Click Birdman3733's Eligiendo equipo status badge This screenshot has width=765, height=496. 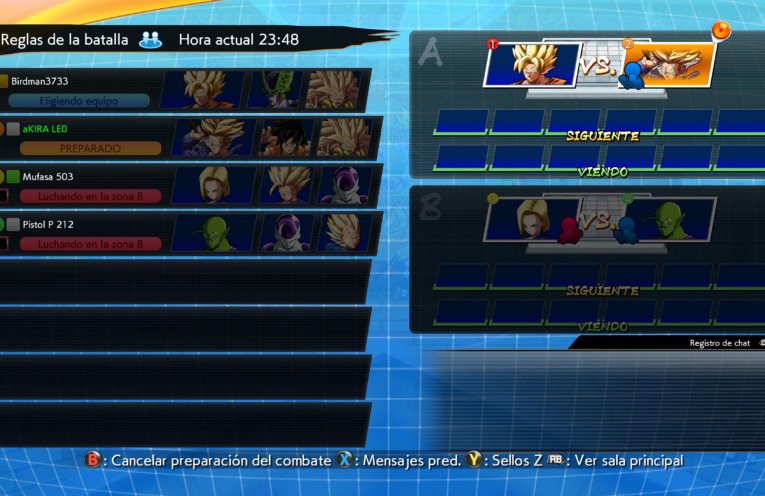(x=80, y=100)
